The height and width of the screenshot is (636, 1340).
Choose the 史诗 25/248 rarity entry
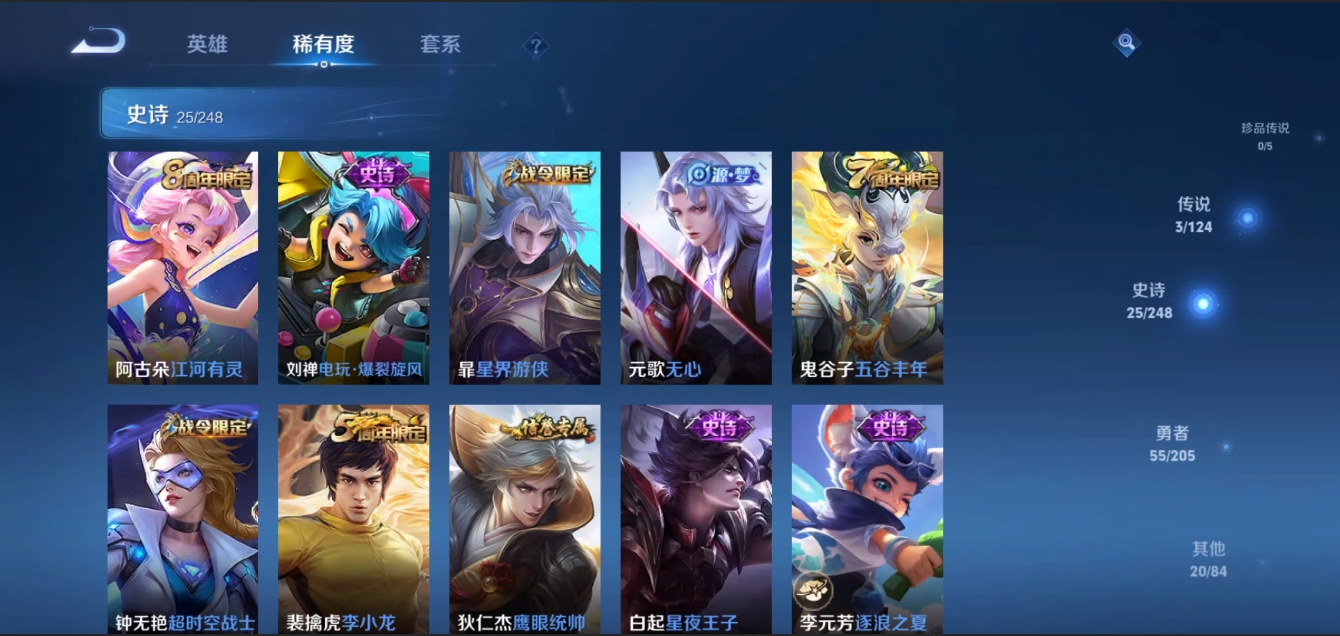(1150, 300)
